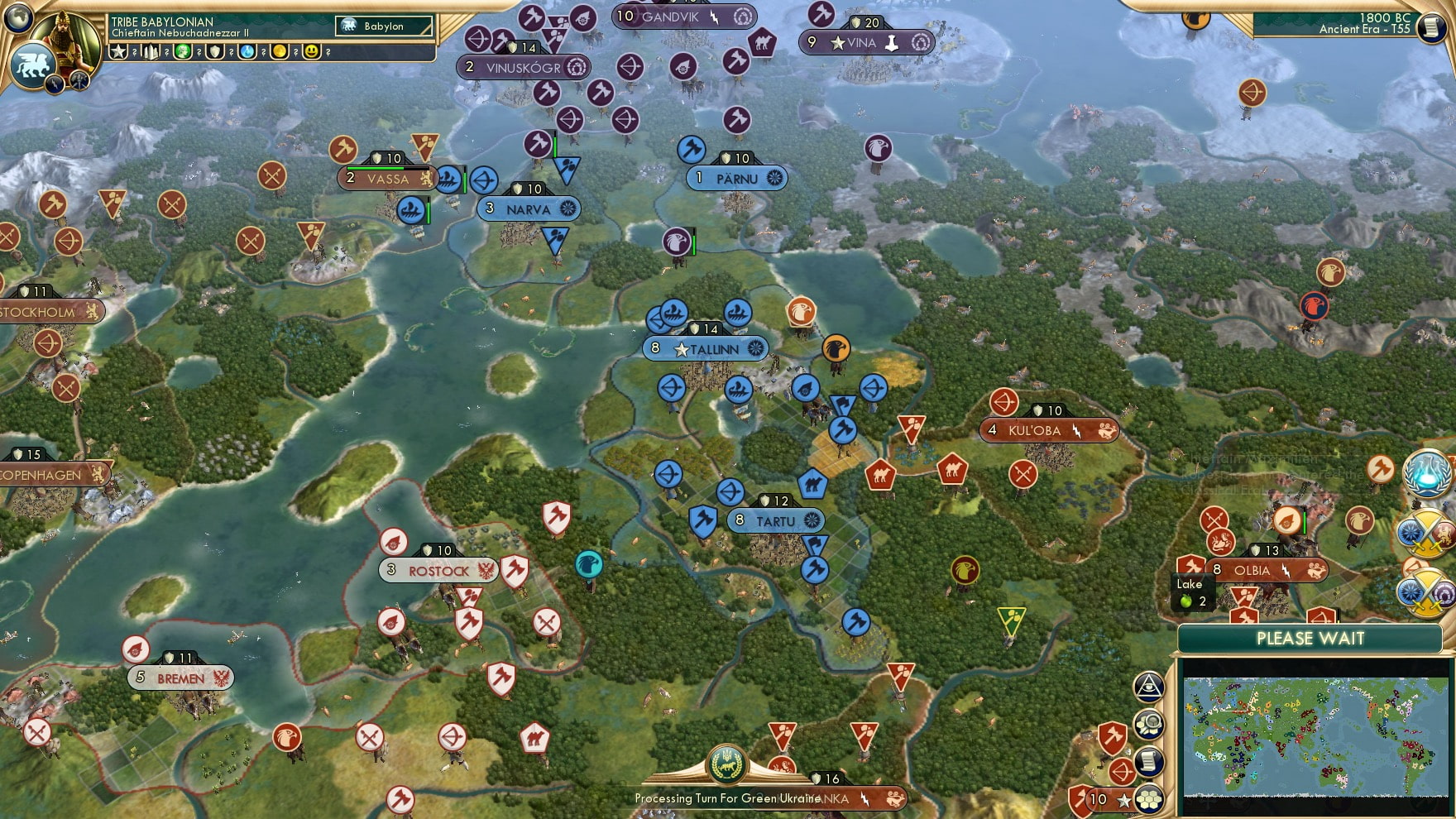1456x819 pixels.
Task: Click the '?' next to the happiness smiley
Action: (328, 53)
